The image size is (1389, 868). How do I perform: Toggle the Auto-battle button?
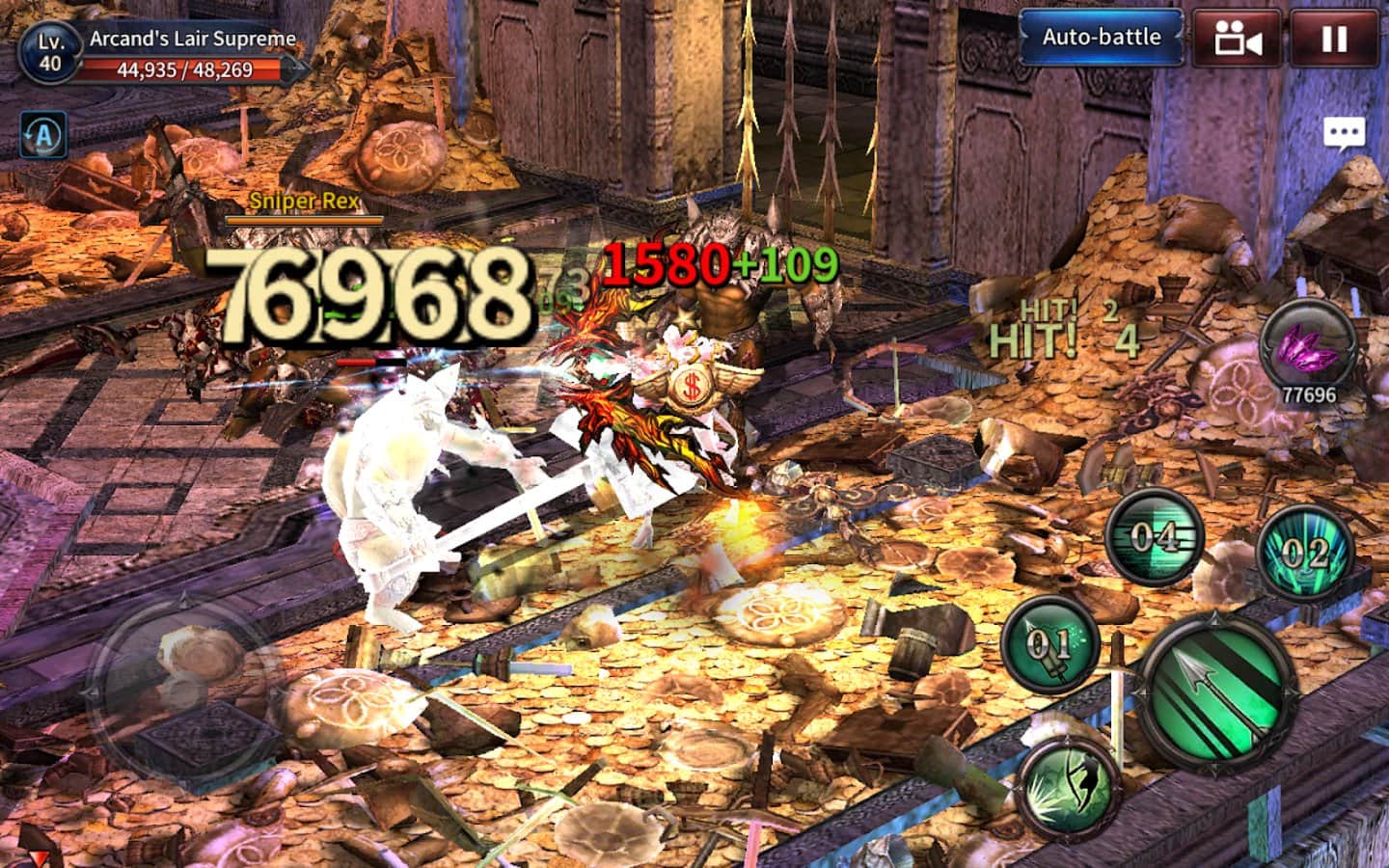click(1101, 38)
